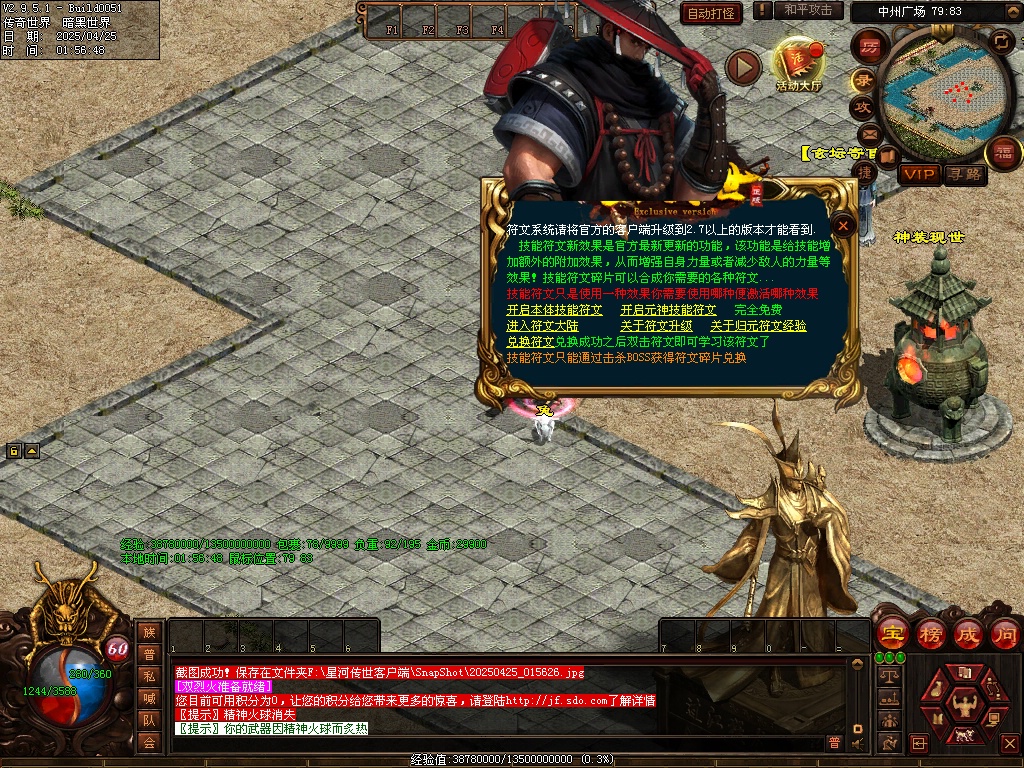Screen dimensions: 1024x768
Task: Activate the 寻路 pathfinding button
Action: coord(965,174)
